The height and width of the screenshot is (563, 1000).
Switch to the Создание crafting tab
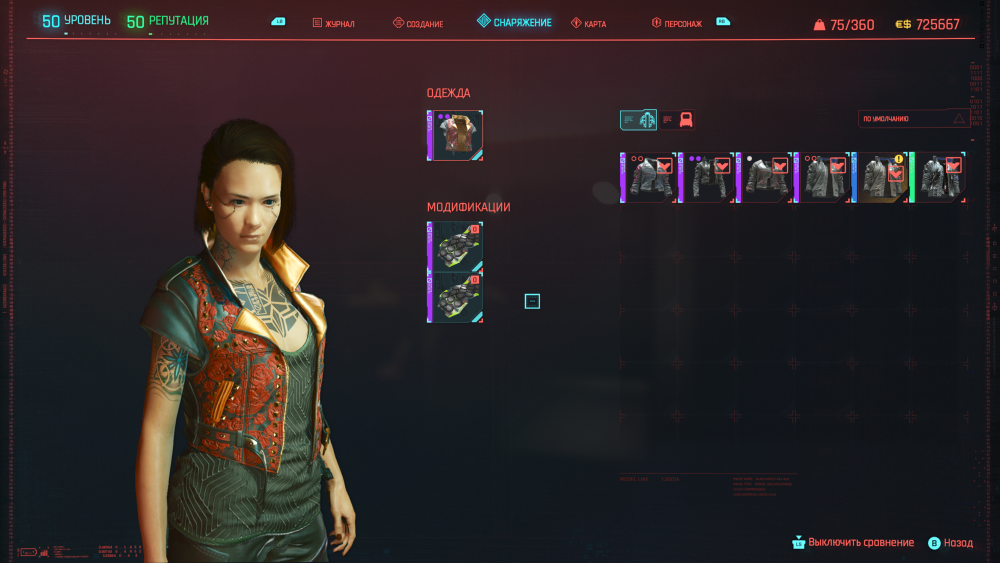(x=418, y=23)
